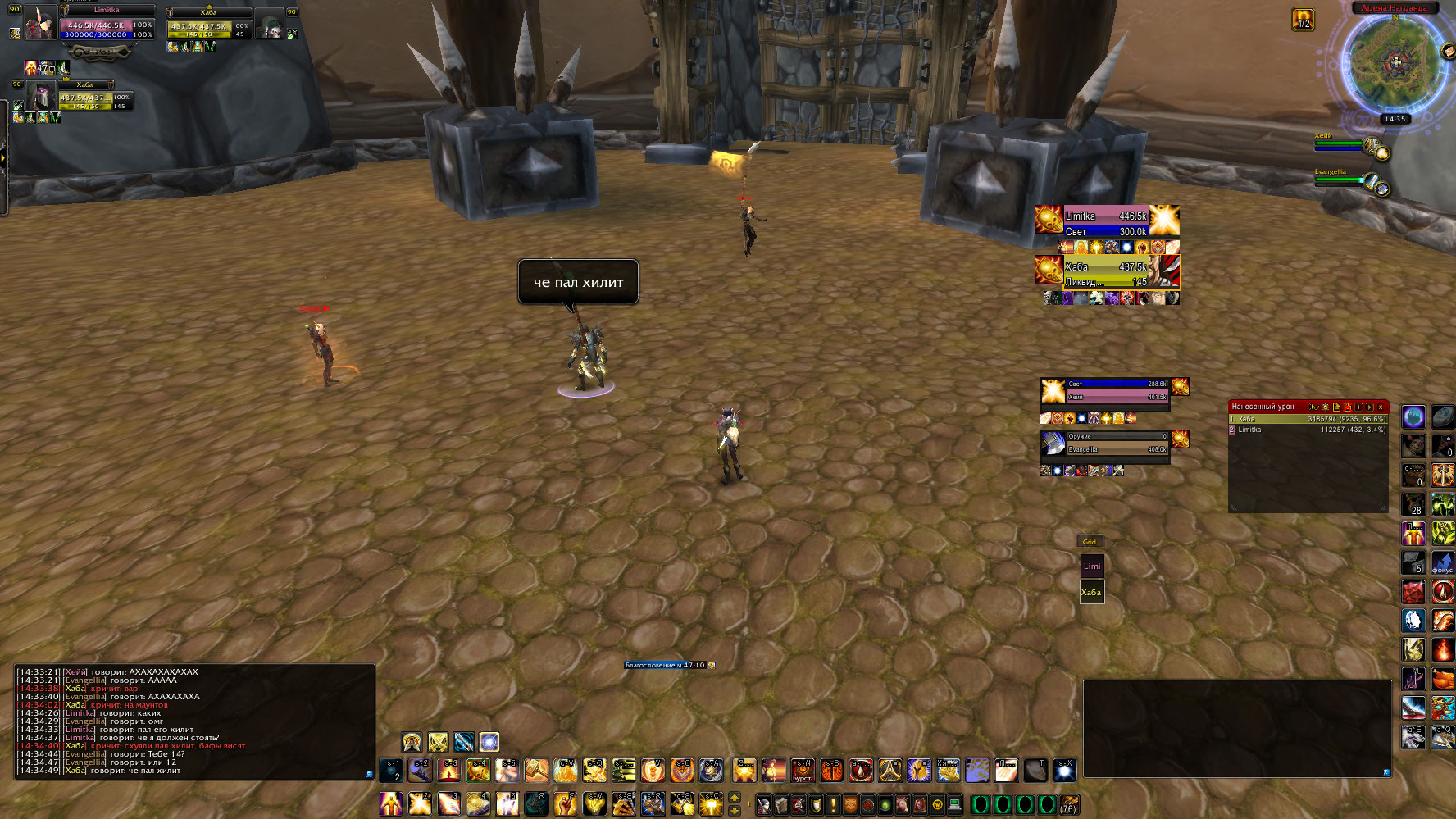Open the computer-icon game menu button
Viewport: 1456px width, 819px height.
(954, 805)
